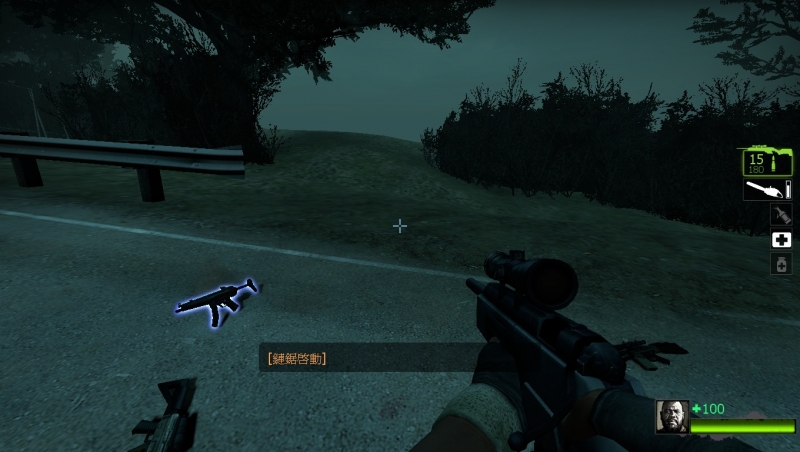Select the pain pills bottle slot

[x=781, y=264]
